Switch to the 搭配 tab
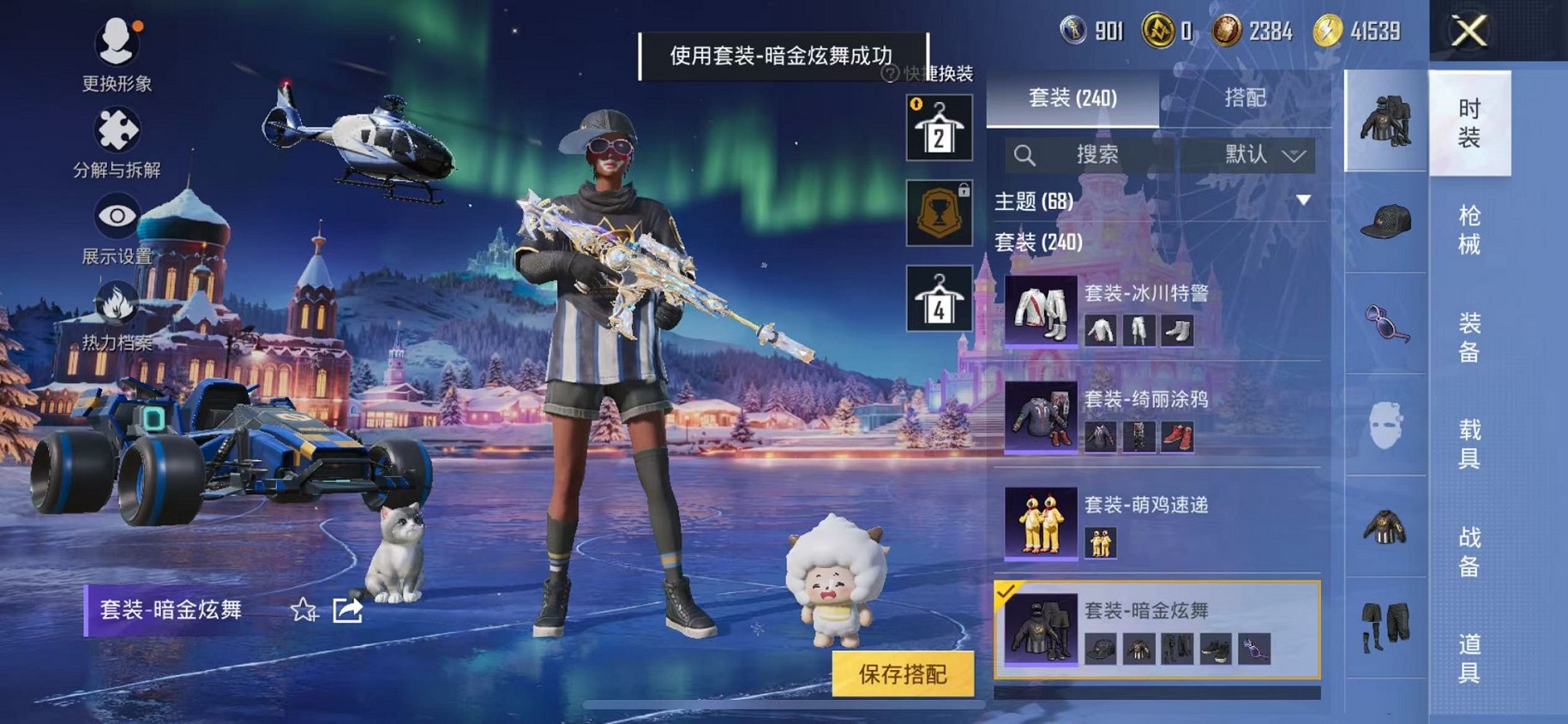 1245,98
